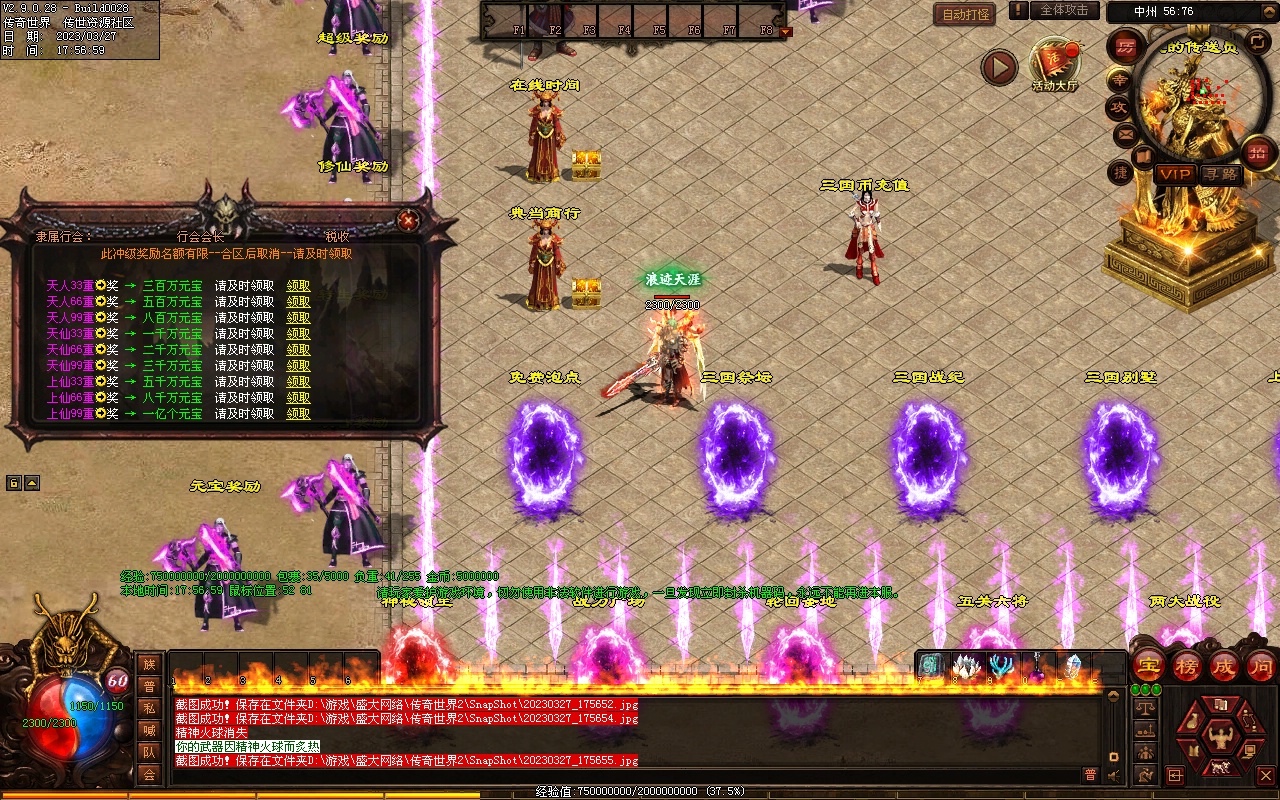
Task: Open the 宝 treasure shop button
Action: [1148, 666]
